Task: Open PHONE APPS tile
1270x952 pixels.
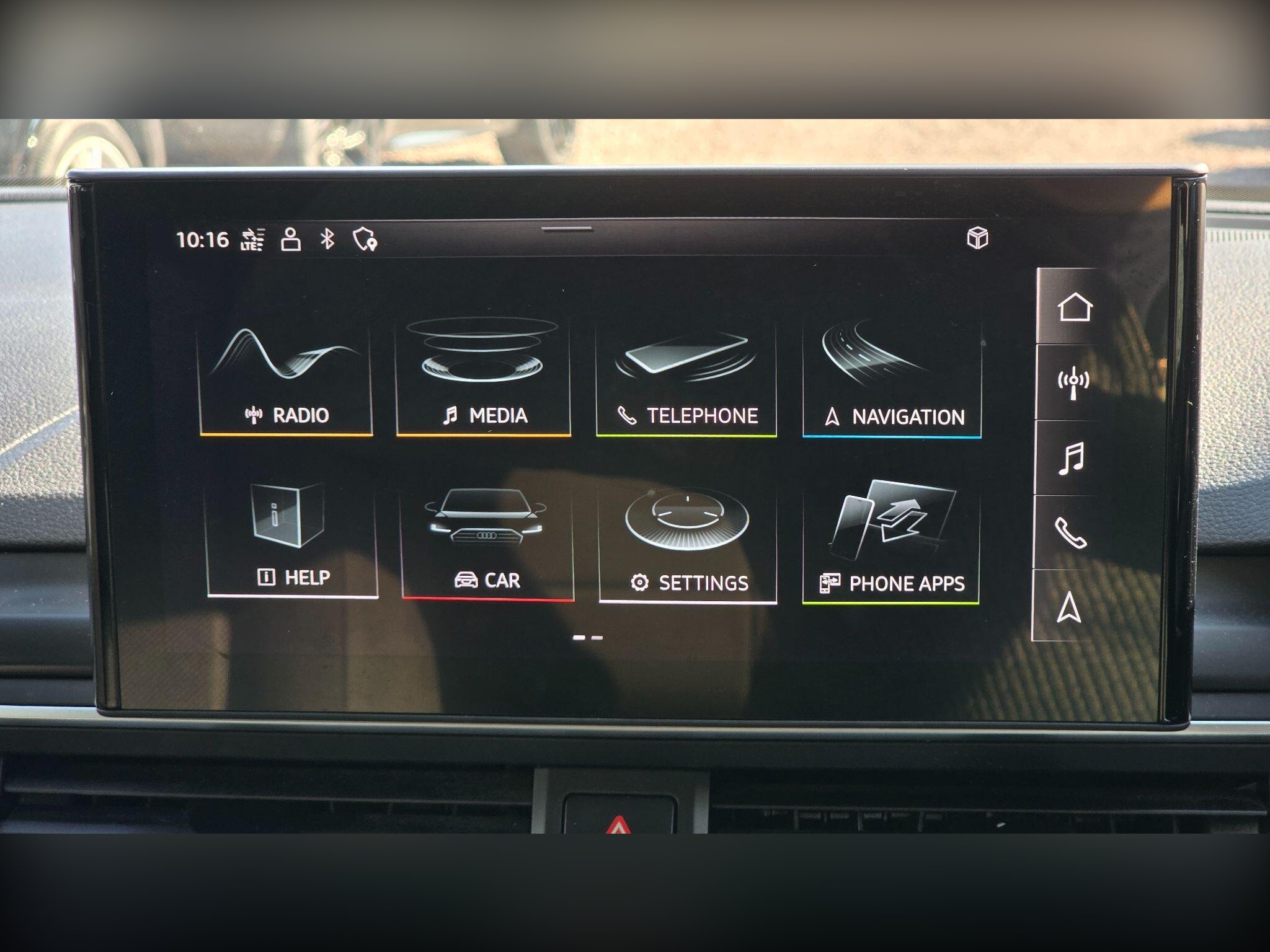Action: (891, 544)
